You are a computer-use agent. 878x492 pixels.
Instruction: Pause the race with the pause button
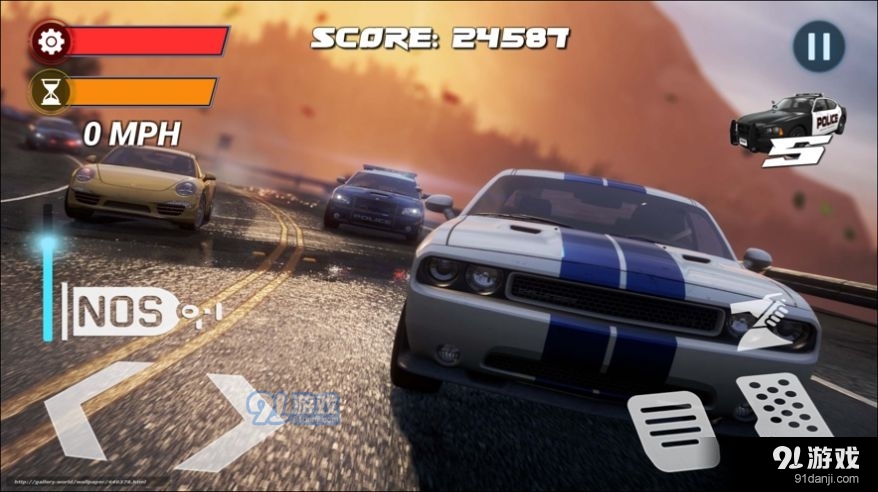point(818,46)
